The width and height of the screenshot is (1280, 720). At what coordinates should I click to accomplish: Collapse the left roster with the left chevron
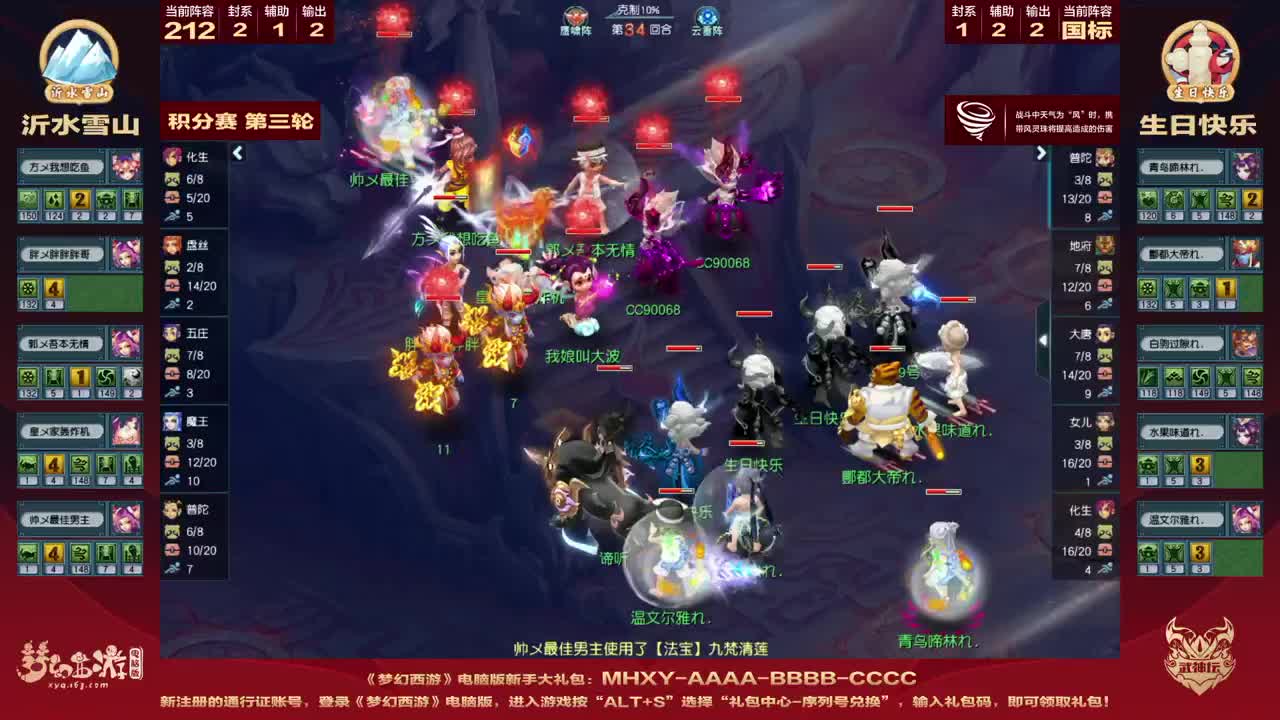pos(238,153)
